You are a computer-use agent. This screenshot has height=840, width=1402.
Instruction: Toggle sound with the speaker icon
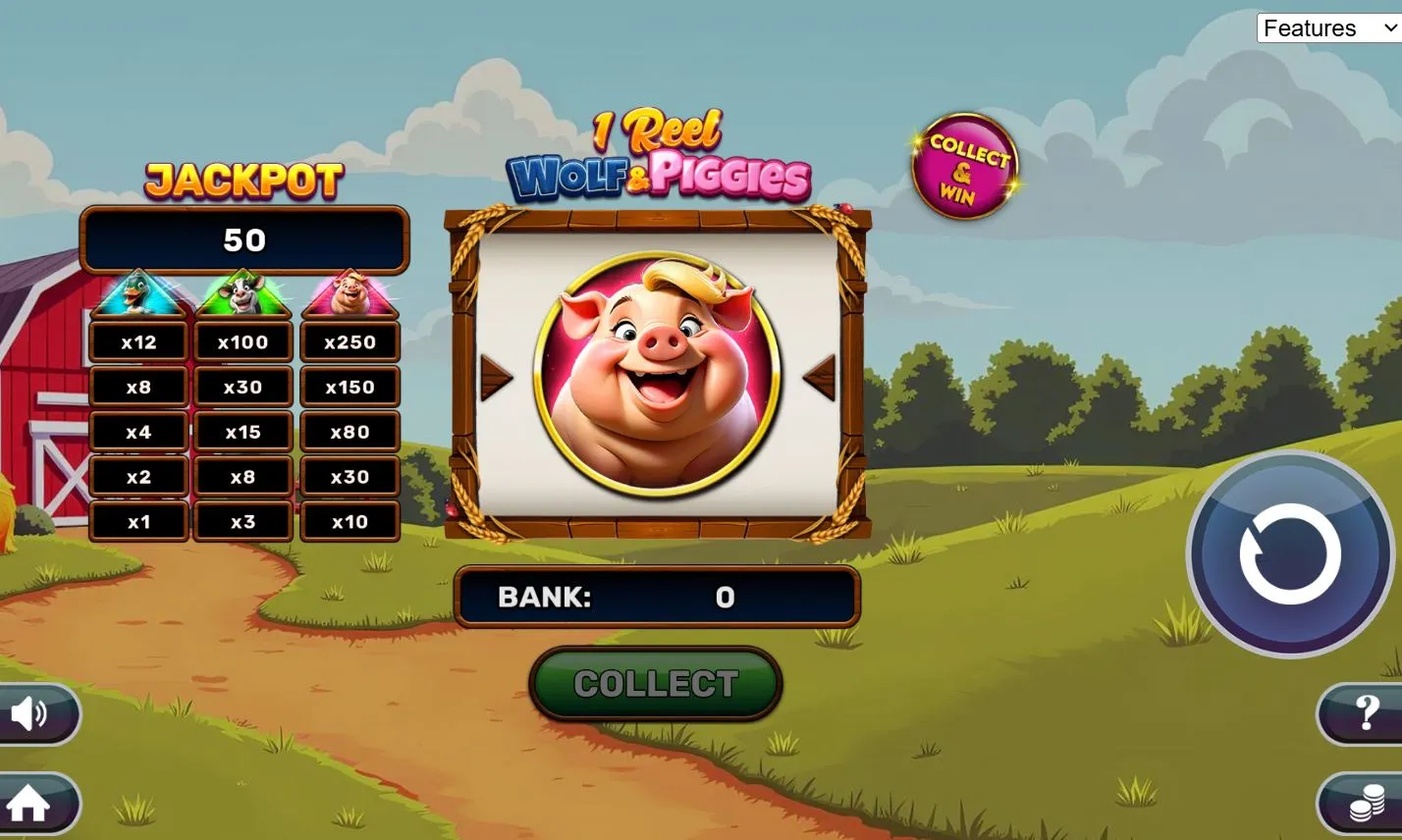31,713
